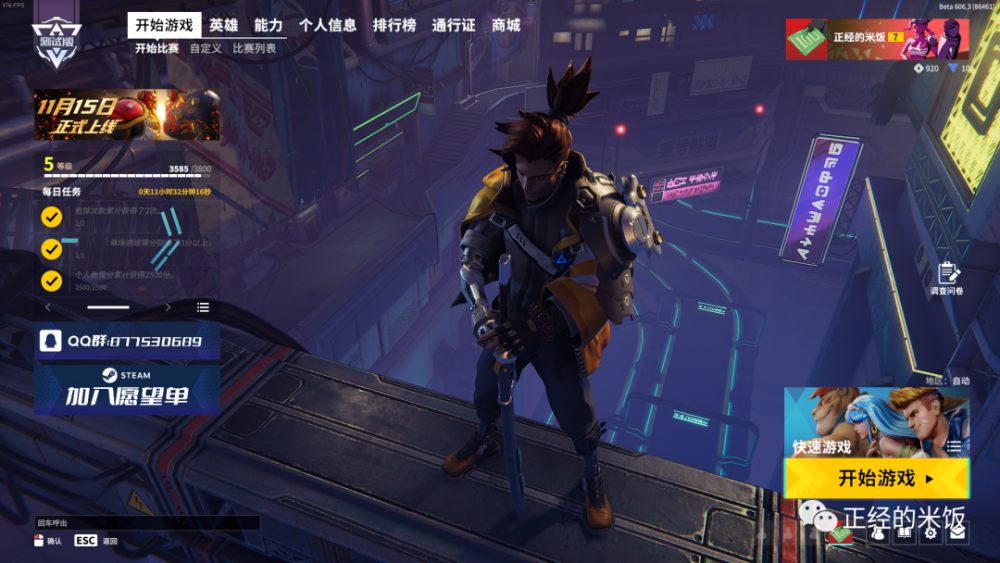
Task: Switch to the 能力 abilities tab
Action: (x=269, y=25)
